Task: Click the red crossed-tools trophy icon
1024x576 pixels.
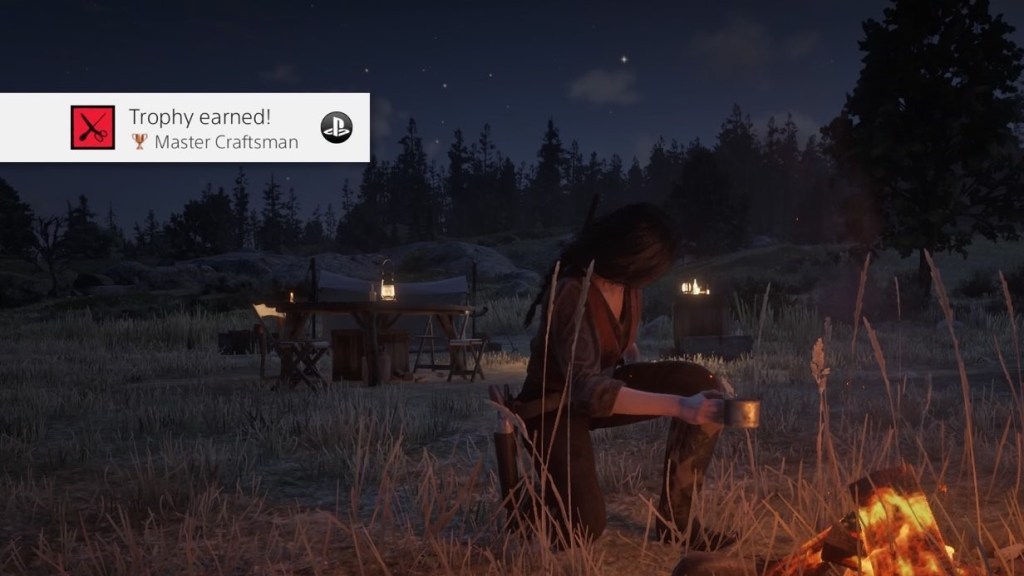Action: [x=93, y=128]
